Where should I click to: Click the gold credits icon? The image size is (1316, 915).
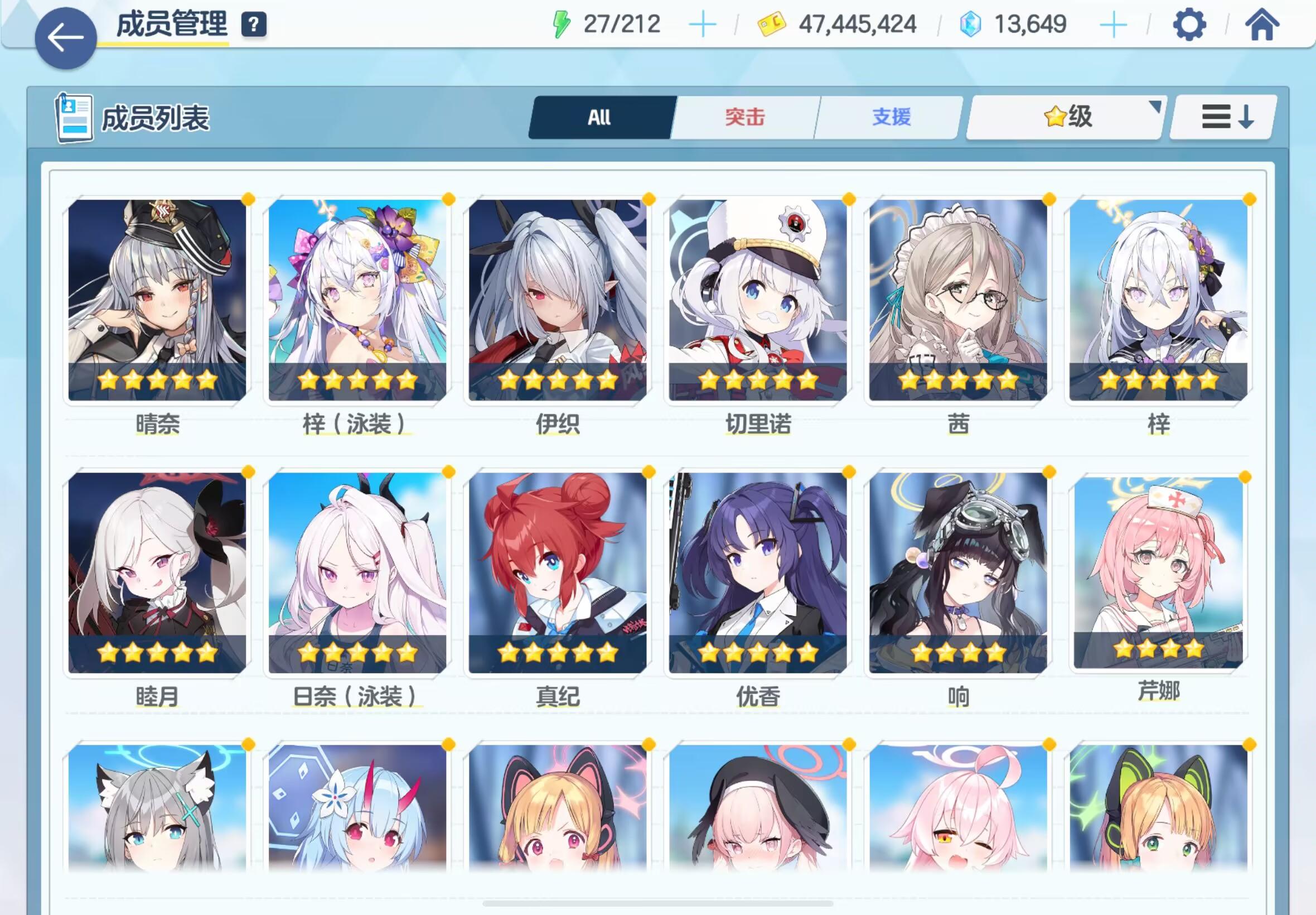(x=770, y=24)
